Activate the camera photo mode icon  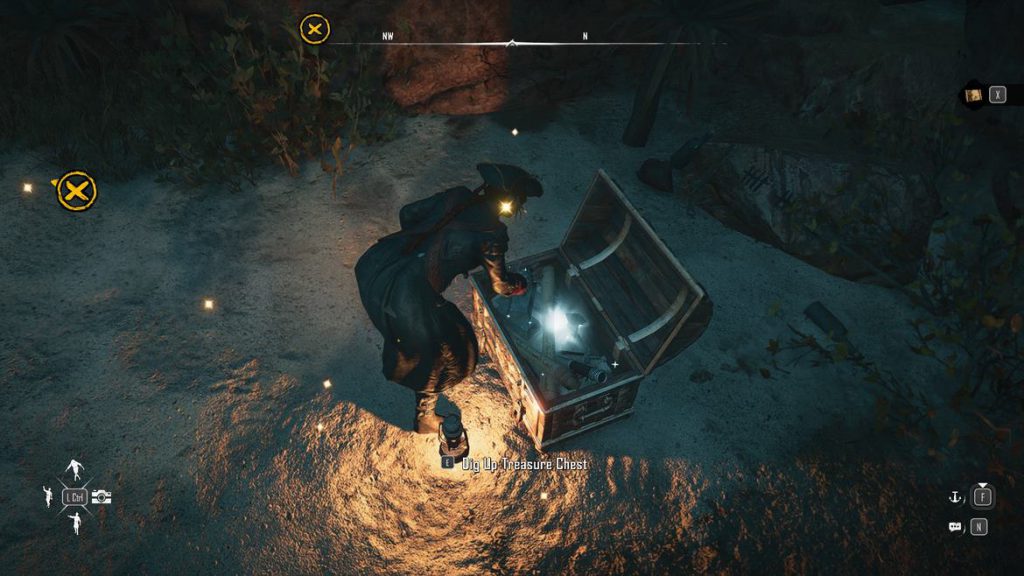coord(102,496)
